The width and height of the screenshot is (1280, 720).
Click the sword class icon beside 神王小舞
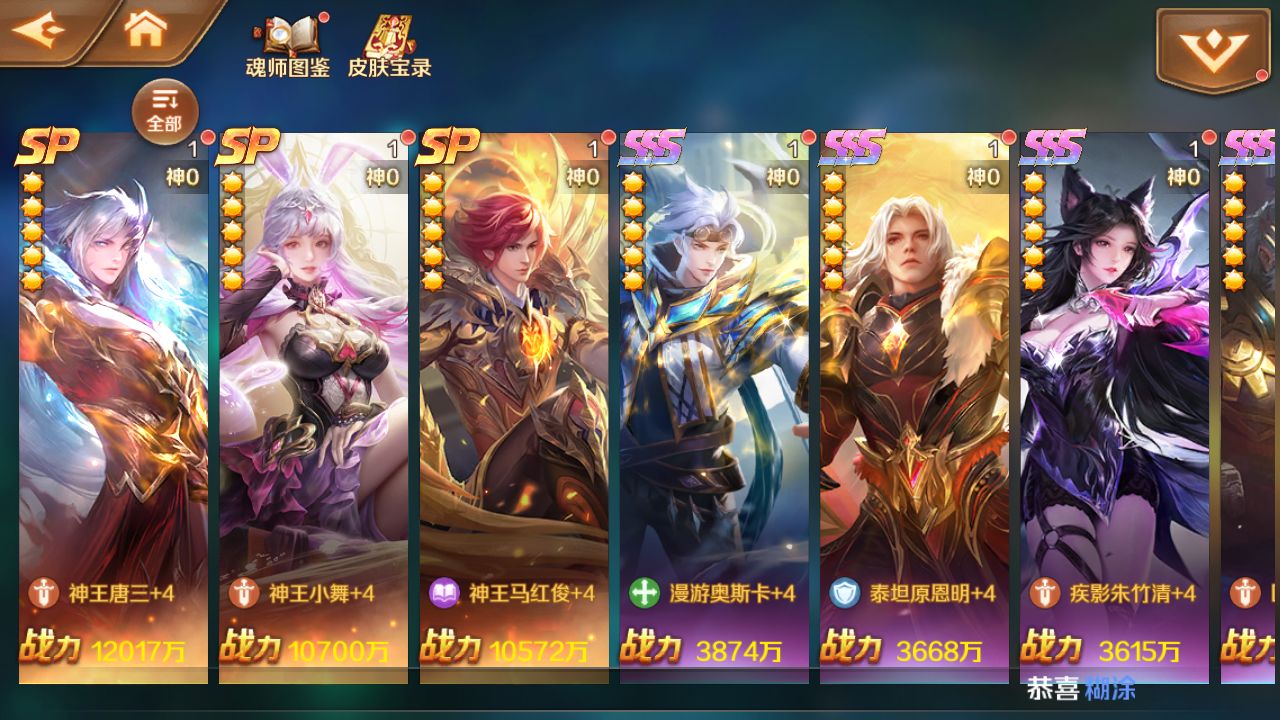coord(245,592)
